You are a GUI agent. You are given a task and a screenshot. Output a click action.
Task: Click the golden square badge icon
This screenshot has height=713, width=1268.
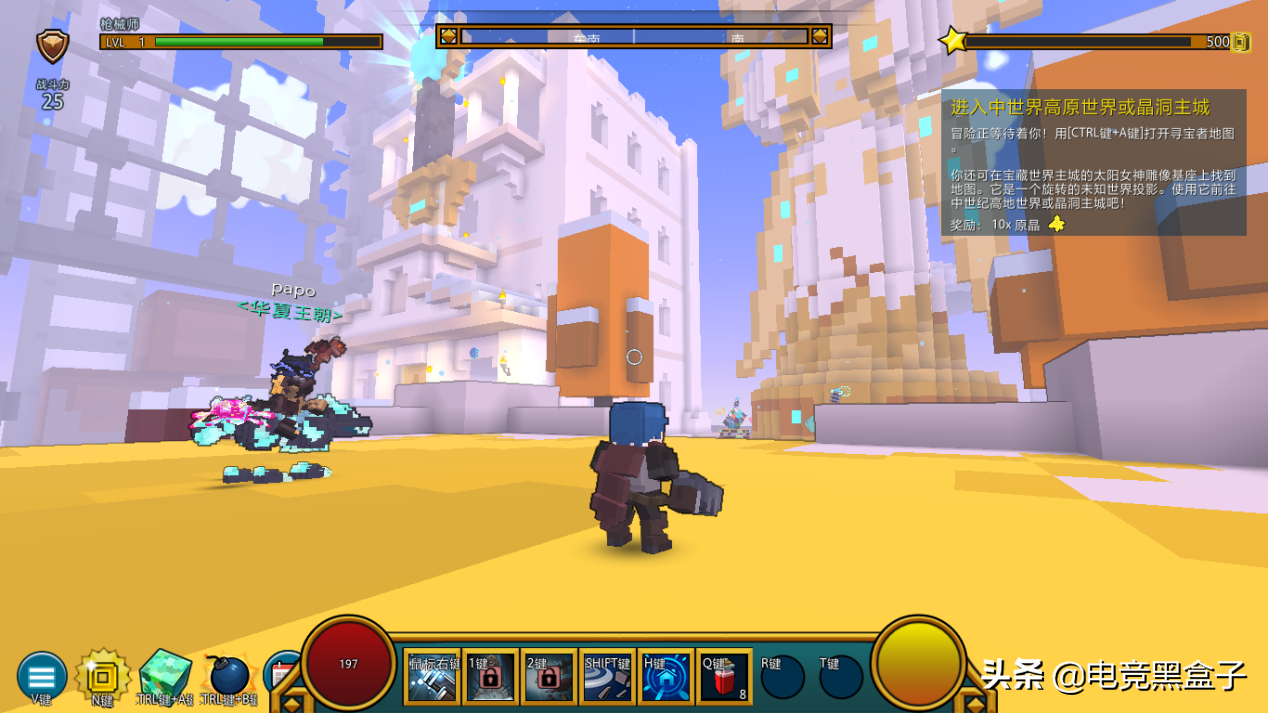[x=102, y=676]
